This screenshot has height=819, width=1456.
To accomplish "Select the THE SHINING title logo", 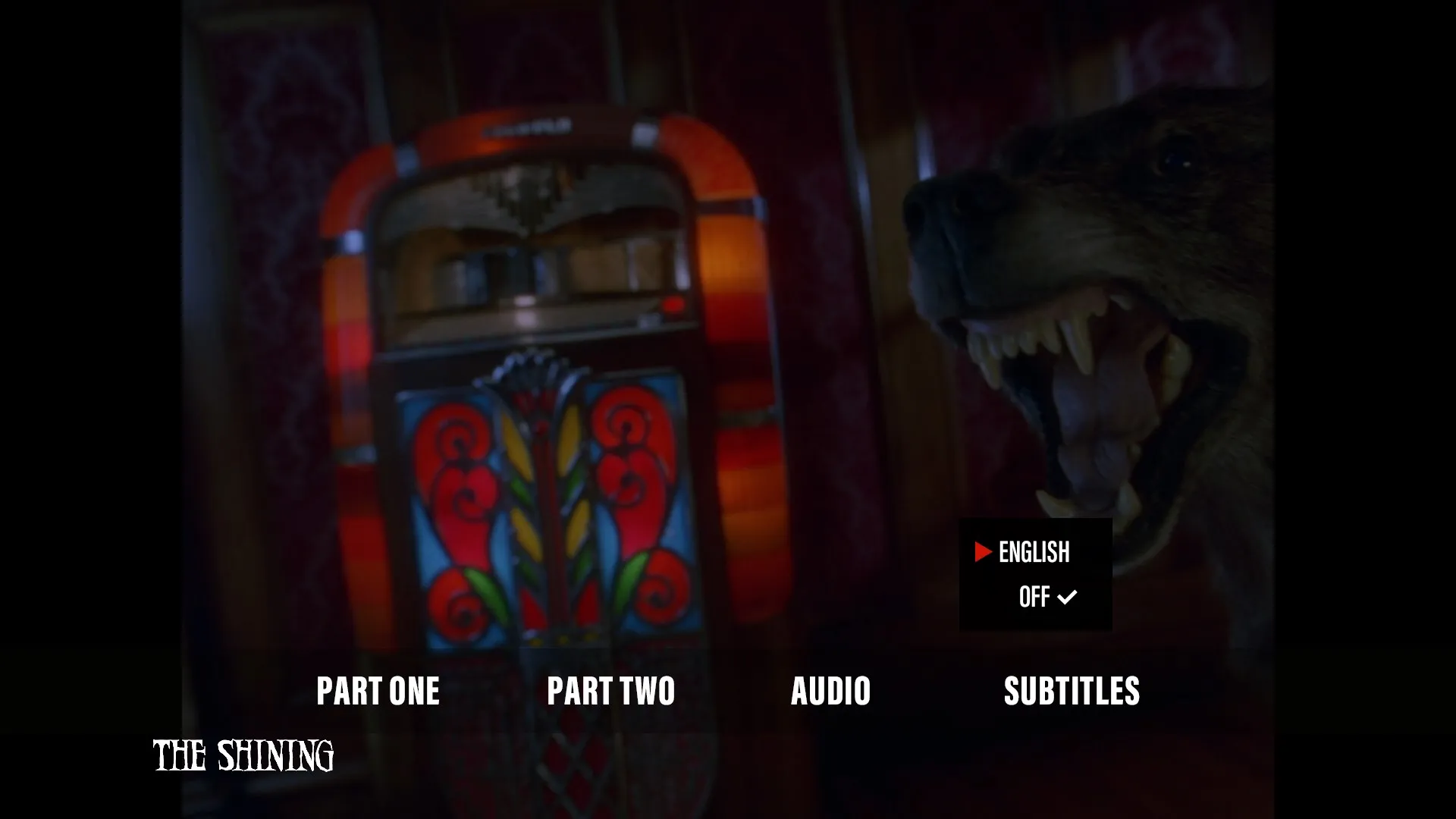I will (243, 755).
